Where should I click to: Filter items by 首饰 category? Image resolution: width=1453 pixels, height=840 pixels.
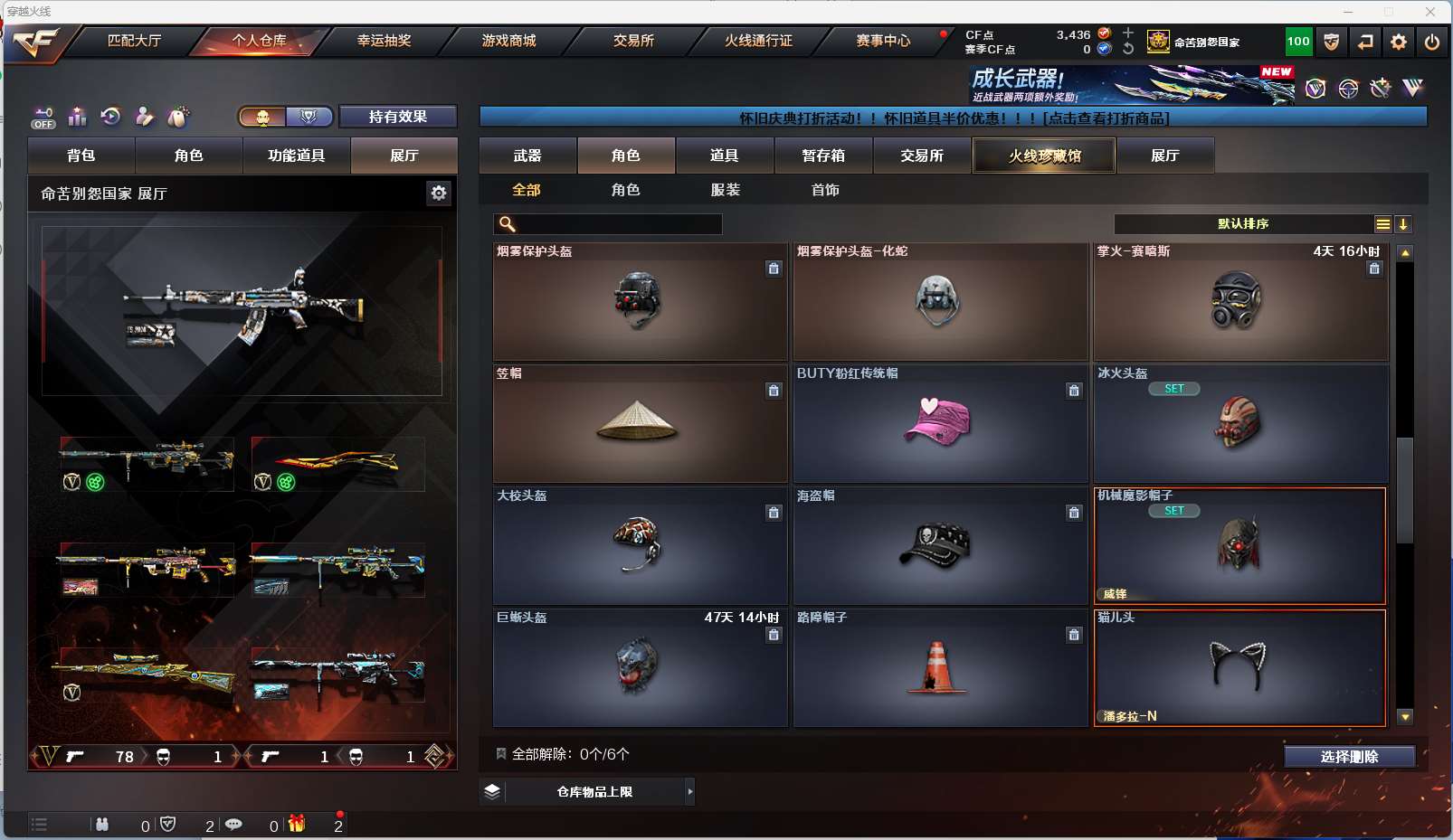tap(825, 190)
